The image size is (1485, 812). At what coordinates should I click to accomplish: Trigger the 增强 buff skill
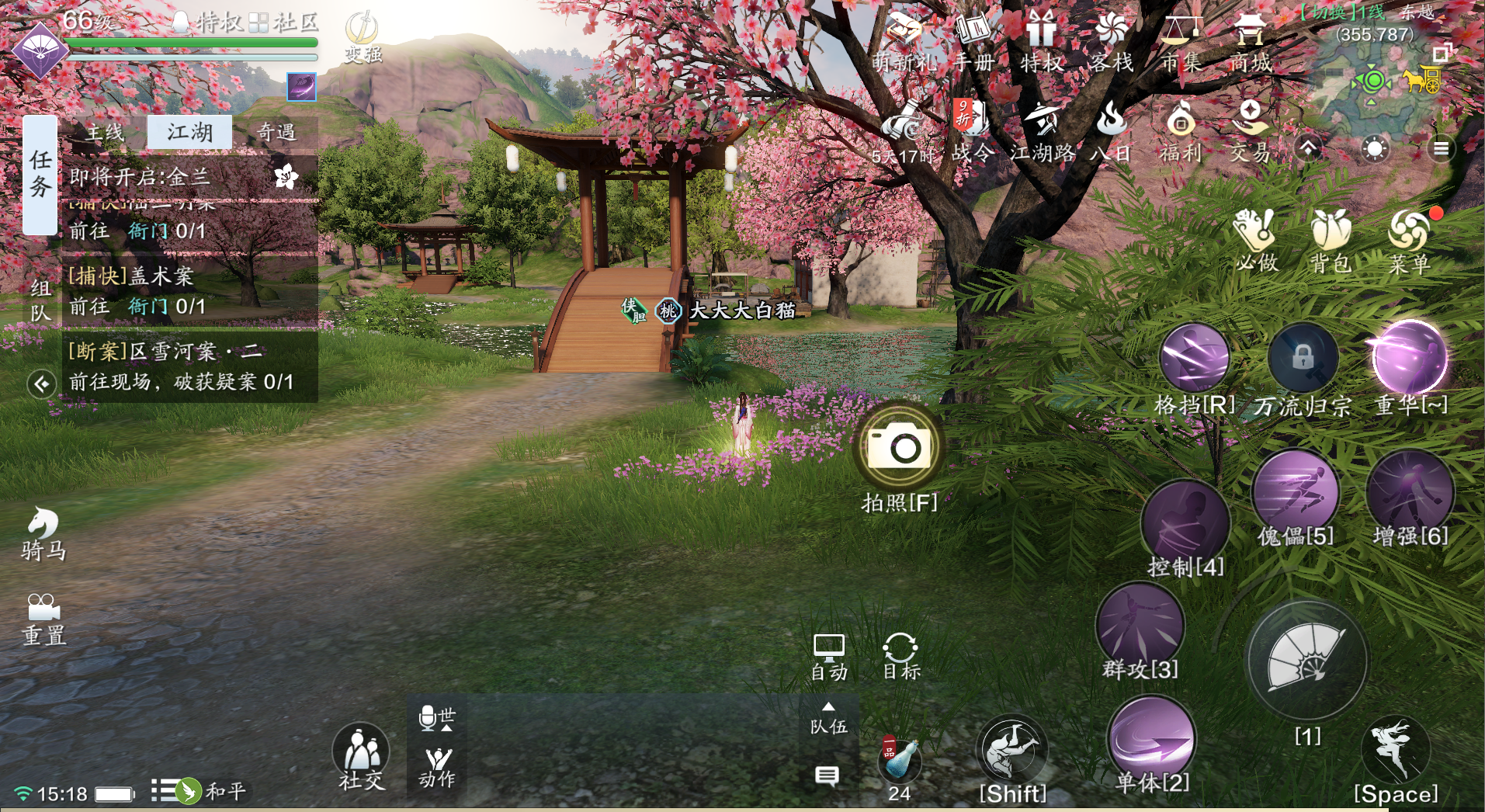(1410, 492)
